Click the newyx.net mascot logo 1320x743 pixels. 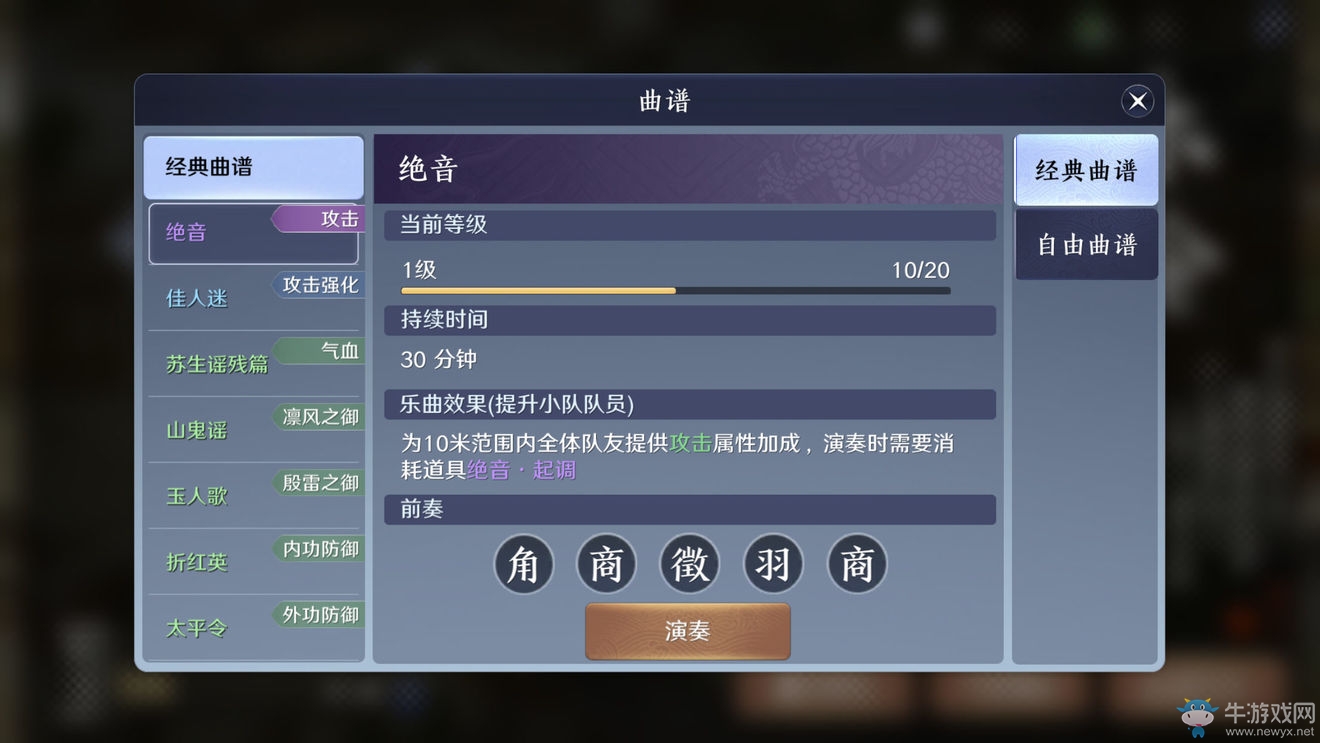[x=1196, y=716]
